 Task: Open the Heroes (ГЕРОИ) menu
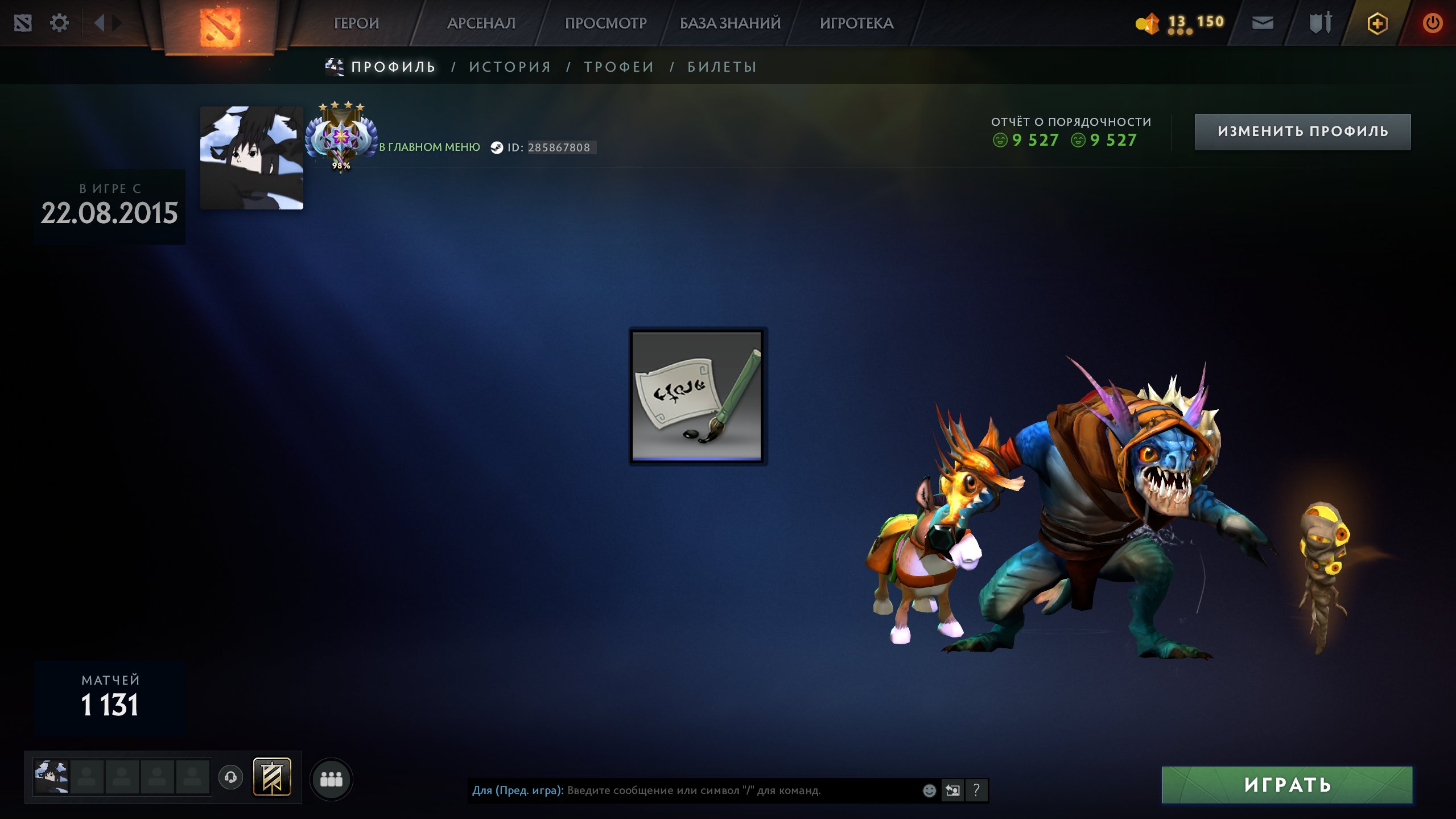coord(356,23)
